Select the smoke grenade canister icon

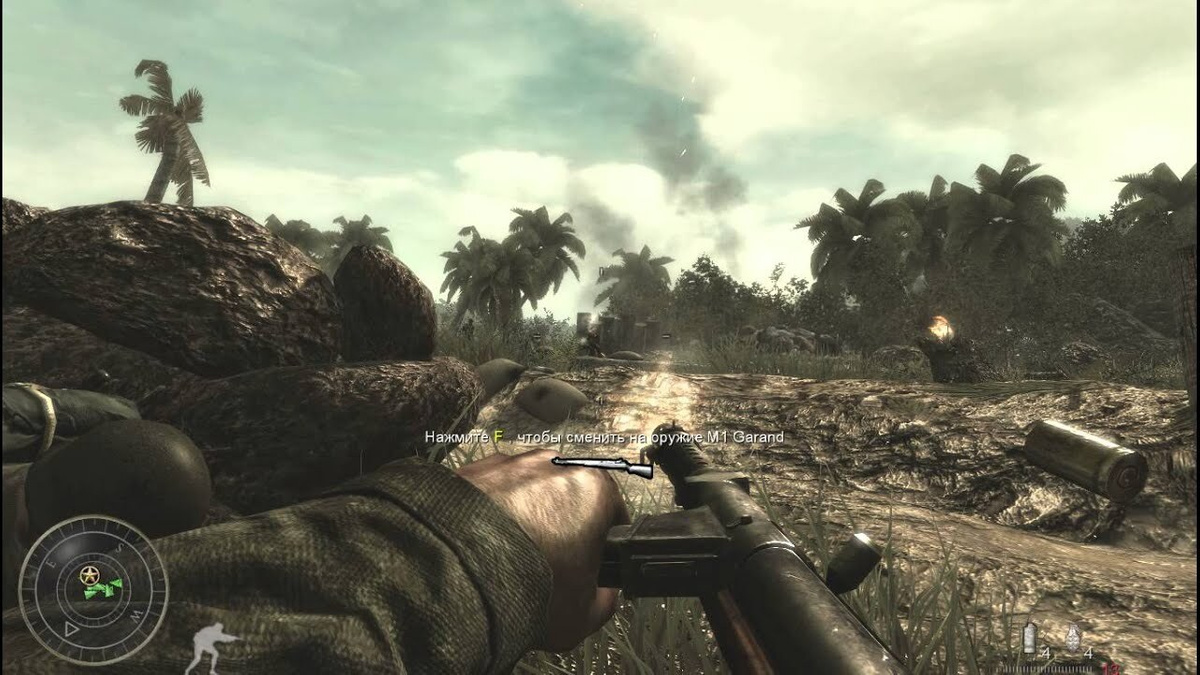coord(1029,637)
